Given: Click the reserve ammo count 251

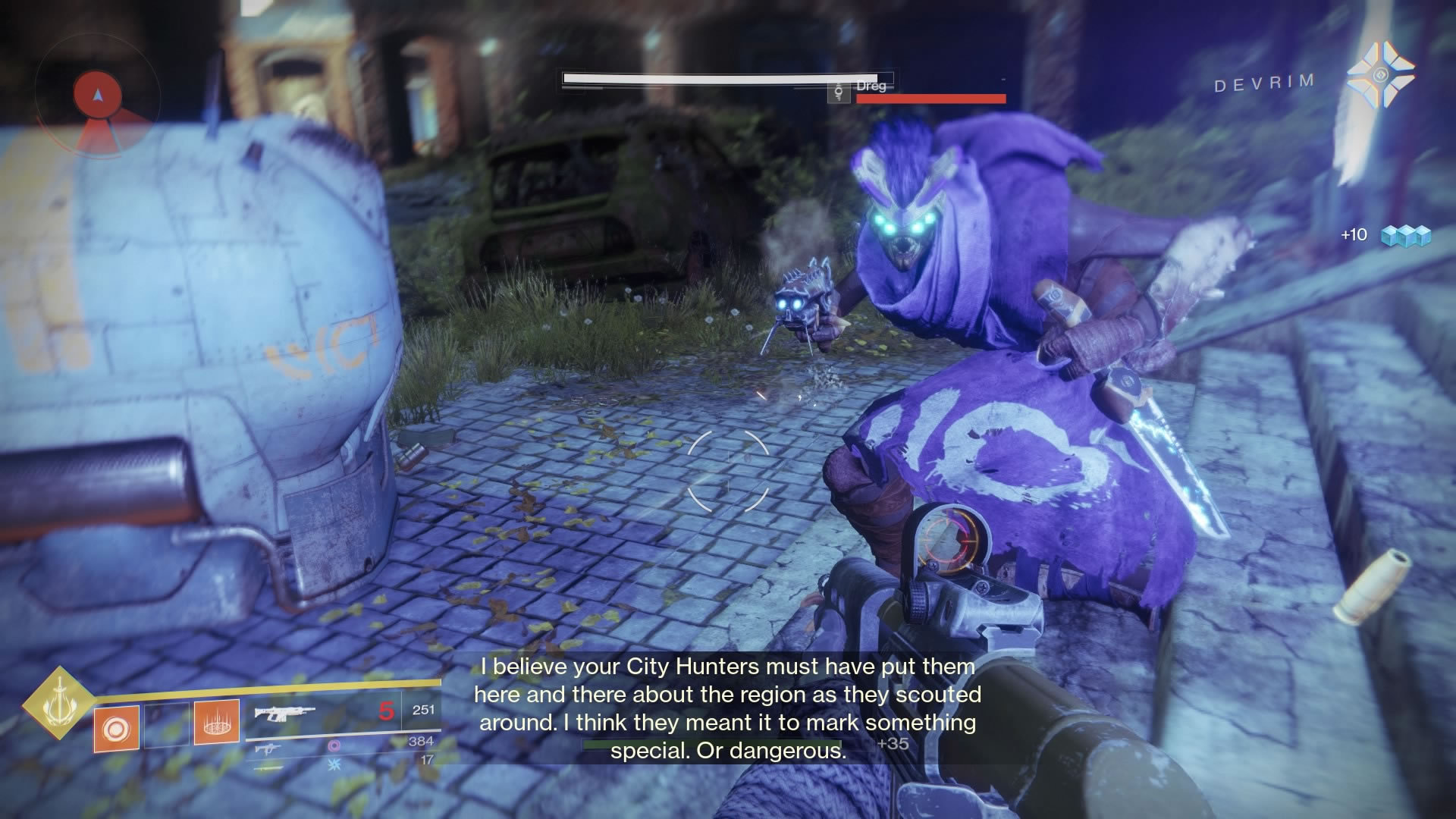Looking at the screenshot, I should [x=424, y=711].
